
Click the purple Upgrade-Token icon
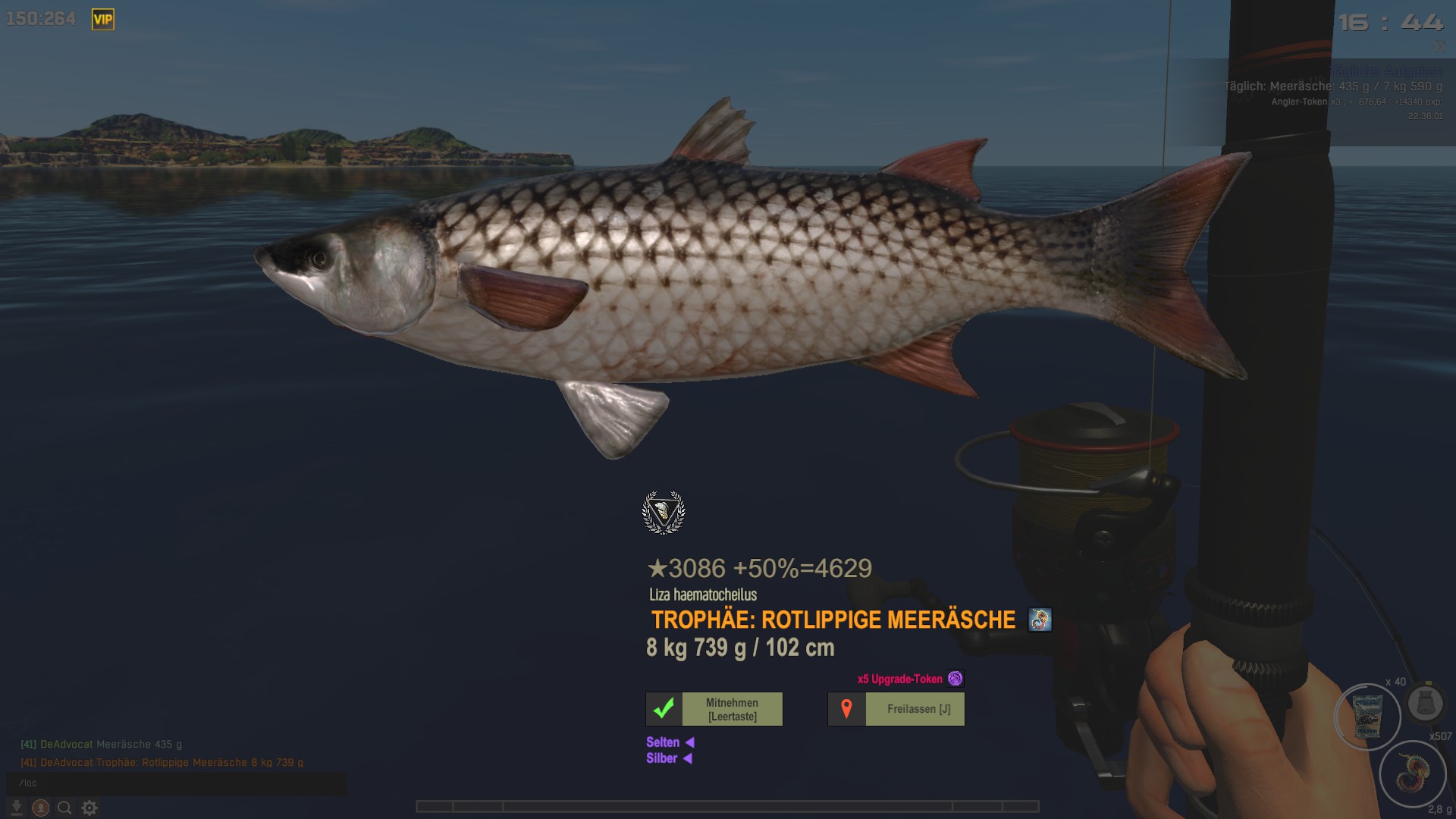[x=955, y=679]
